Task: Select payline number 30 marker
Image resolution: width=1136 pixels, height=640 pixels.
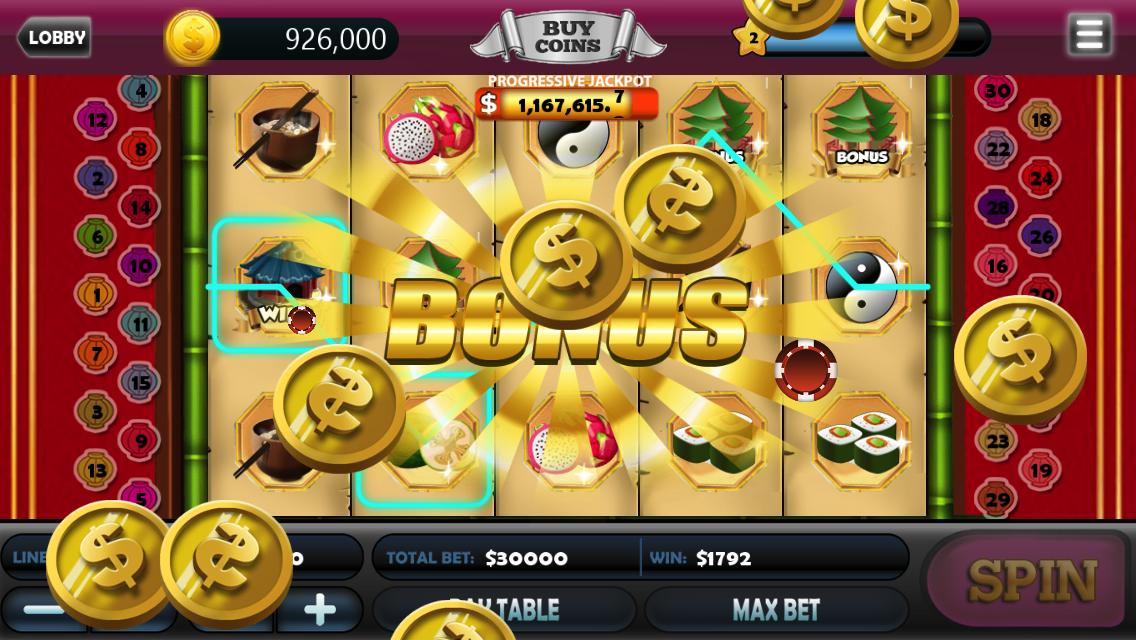Action: click(997, 91)
